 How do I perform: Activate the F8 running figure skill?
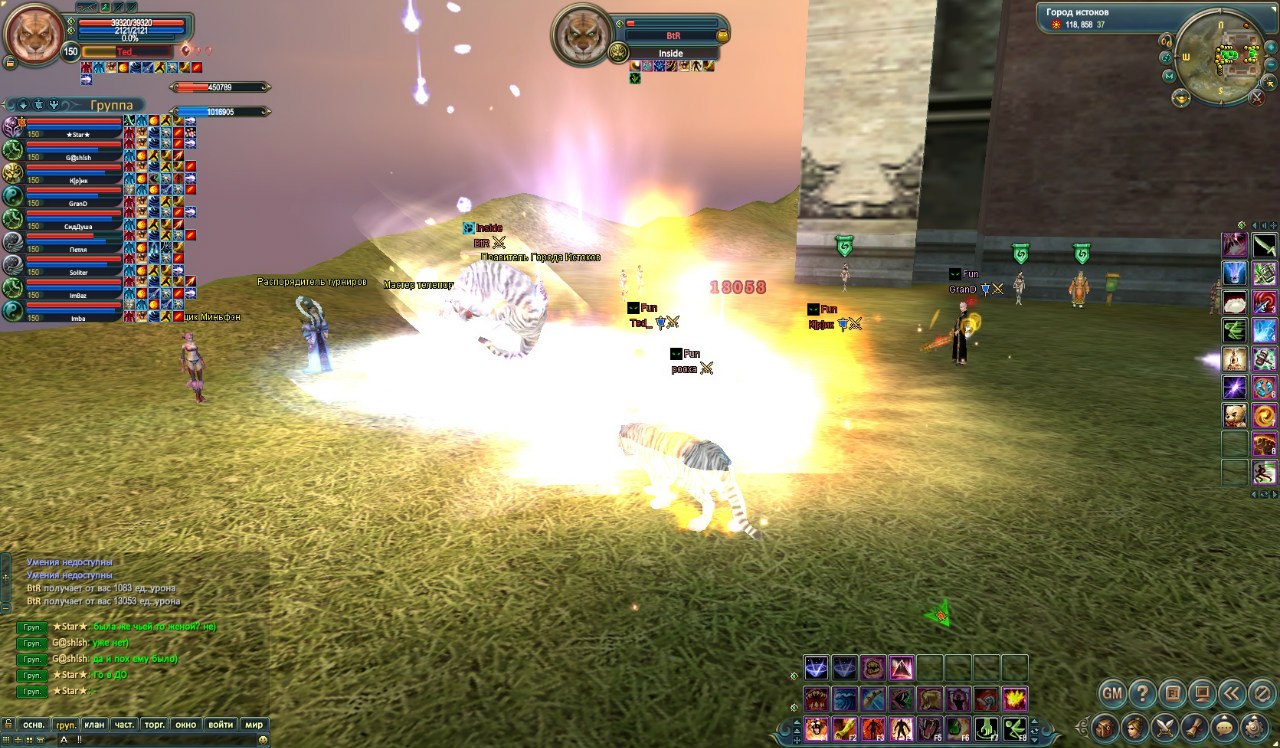click(x=1017, y=729)
